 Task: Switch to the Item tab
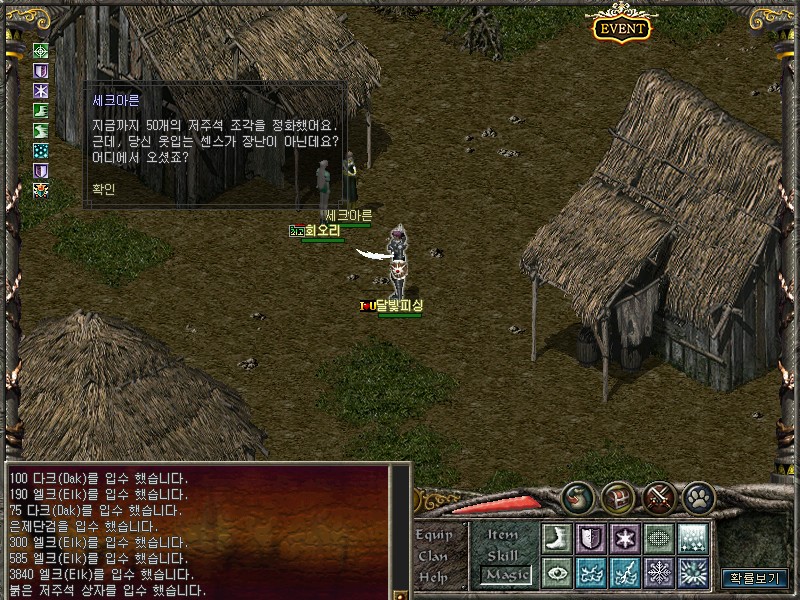[503, 535]
